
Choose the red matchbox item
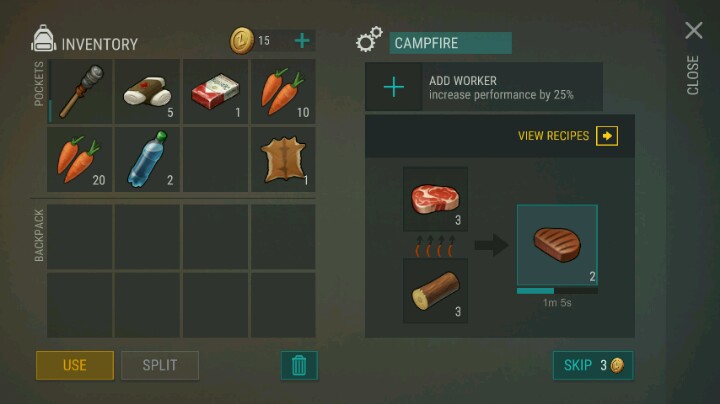(x=215, y=91)
